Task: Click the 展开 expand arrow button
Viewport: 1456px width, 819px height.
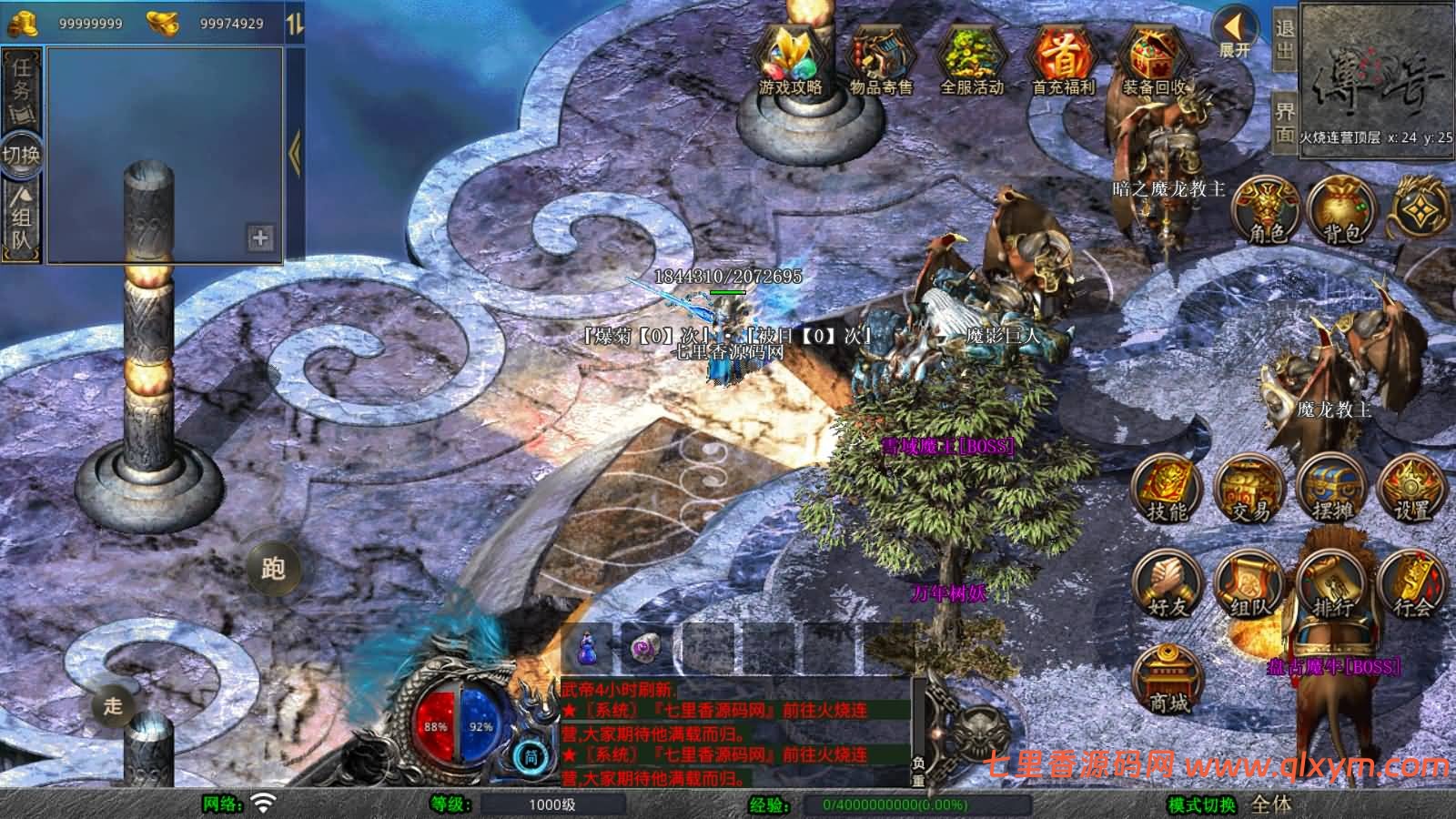Action: click(1235, 33)
